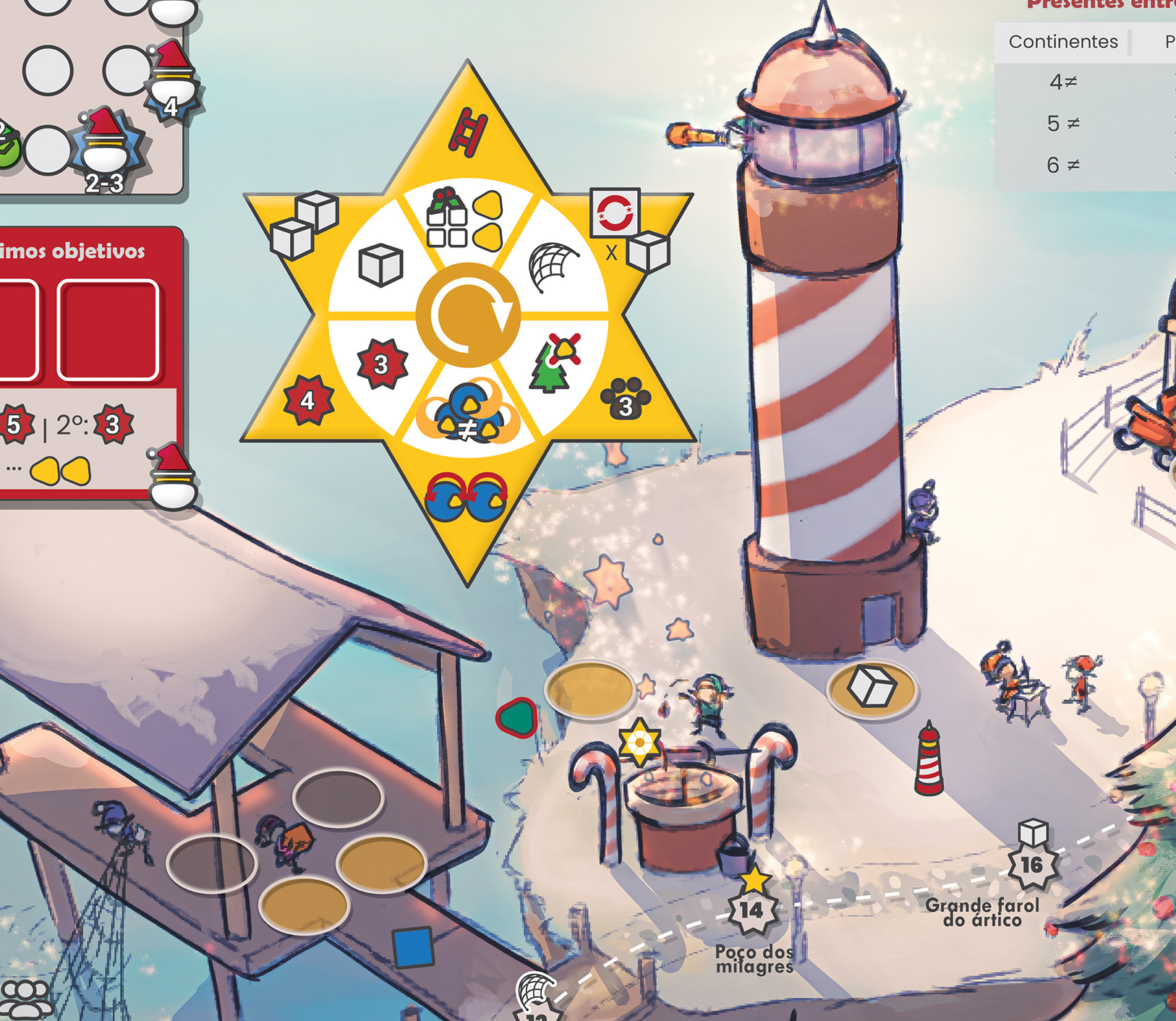Pick the single white cube wheel segment
This screenshot has width=1176, height=1021.
[x=380, y=265]
